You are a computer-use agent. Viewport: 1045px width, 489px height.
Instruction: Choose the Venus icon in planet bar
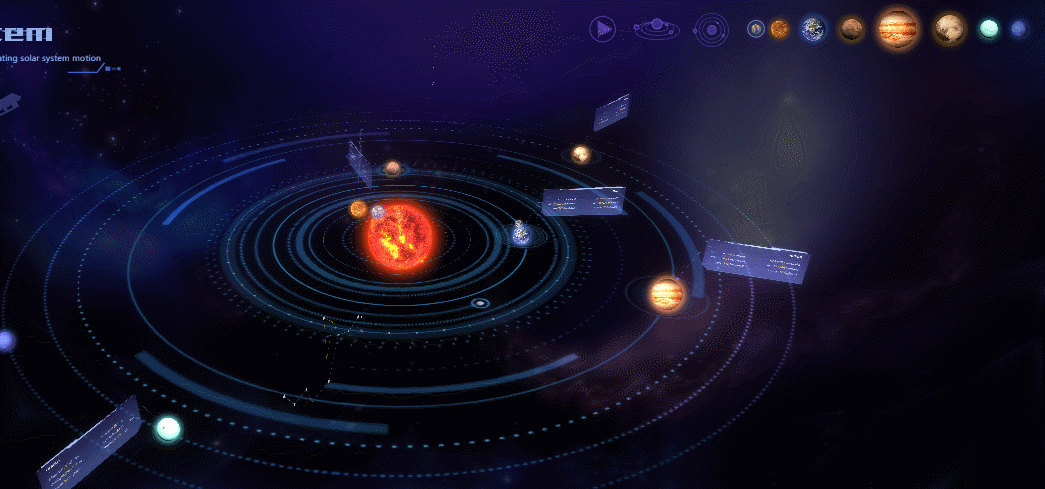click(x=779, y=29)
